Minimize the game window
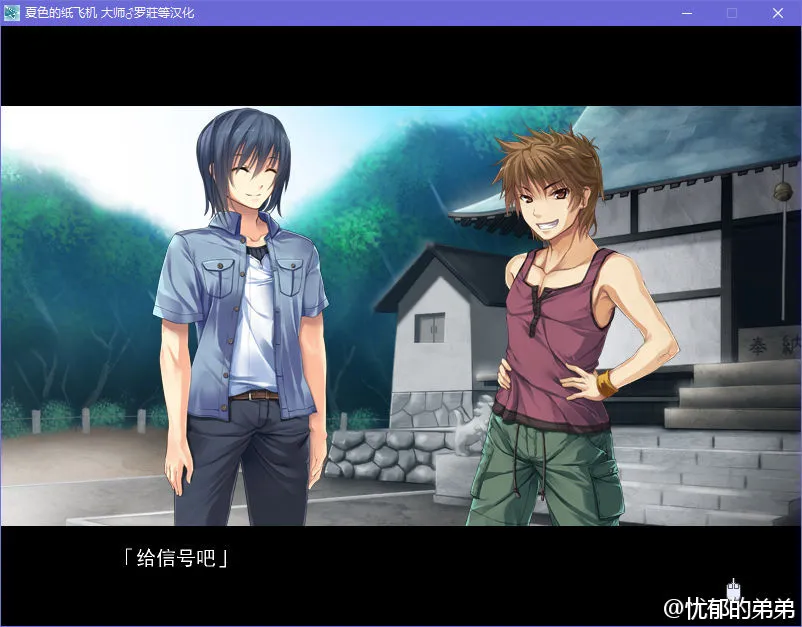This screenshot has width=802, height=627. click(x=687, y=13)
